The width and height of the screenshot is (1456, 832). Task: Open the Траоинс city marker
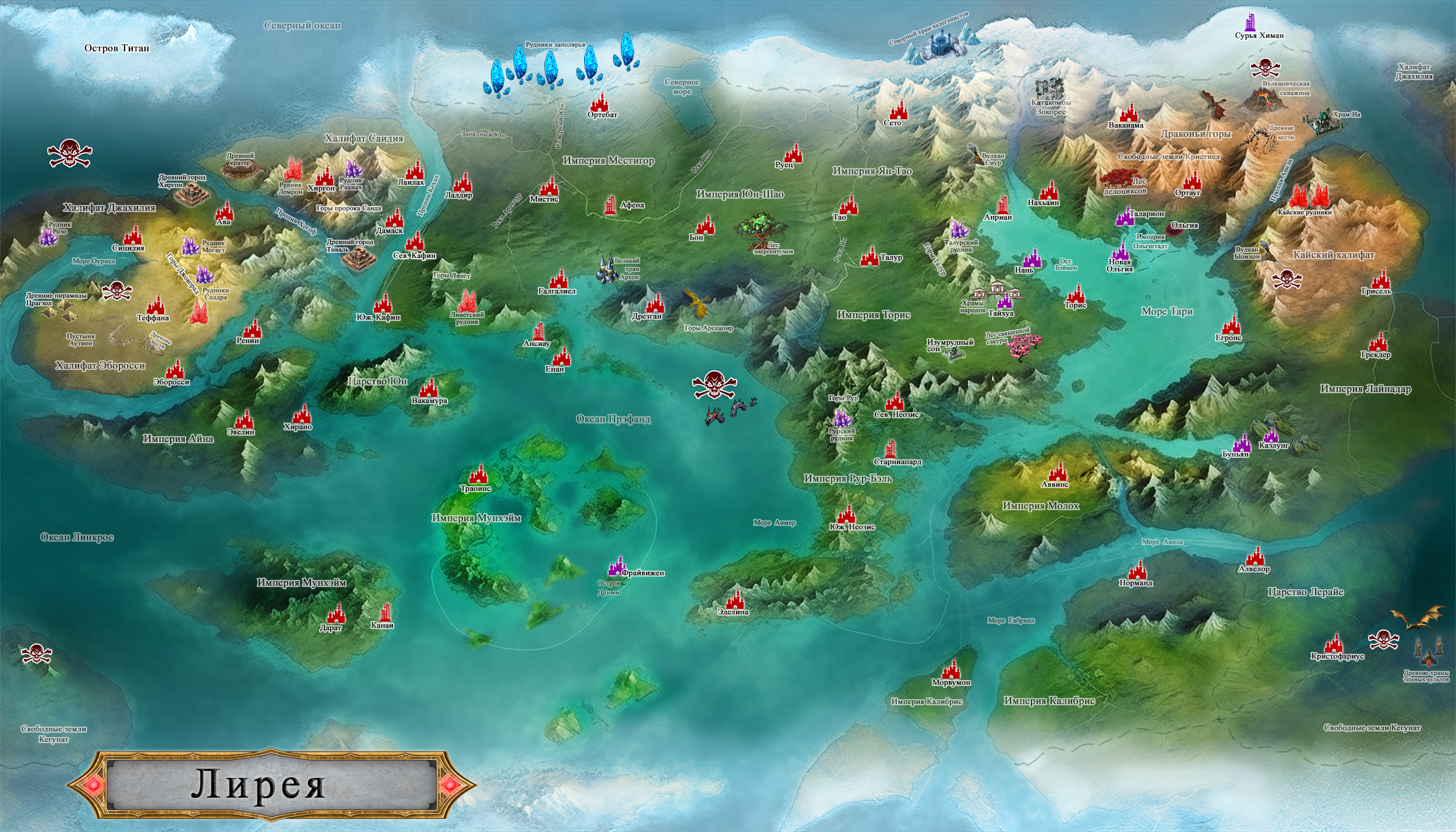[478, 475]
